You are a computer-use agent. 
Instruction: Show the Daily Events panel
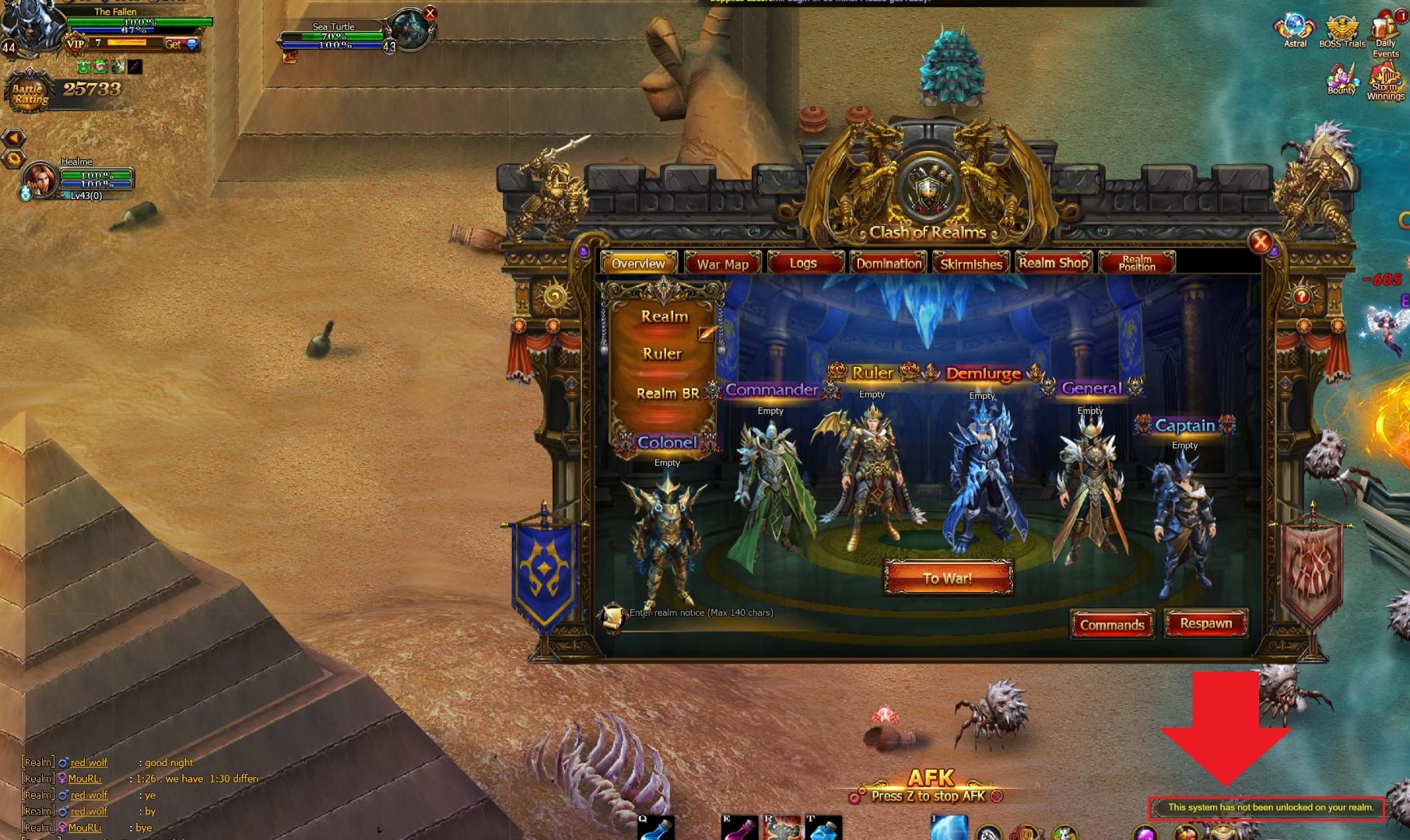pos(1386,35)
